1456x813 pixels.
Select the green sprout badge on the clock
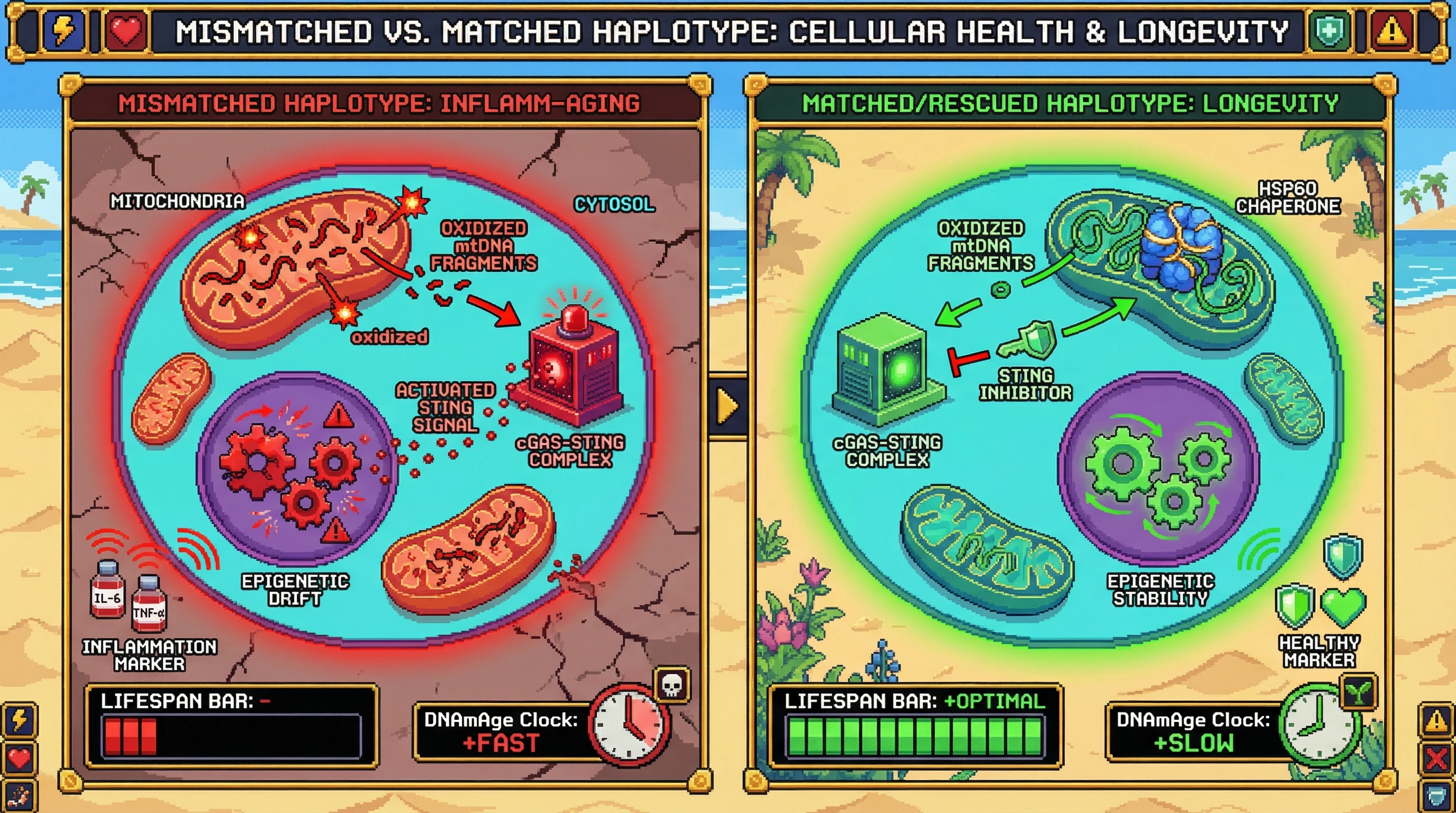1359,690
